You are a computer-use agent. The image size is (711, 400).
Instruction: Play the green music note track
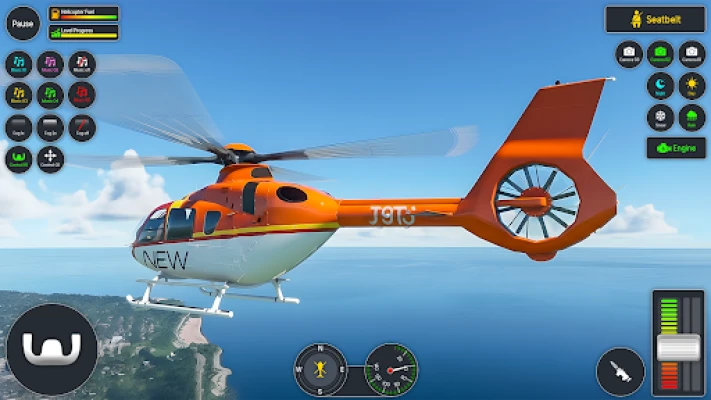coord(50,96)
